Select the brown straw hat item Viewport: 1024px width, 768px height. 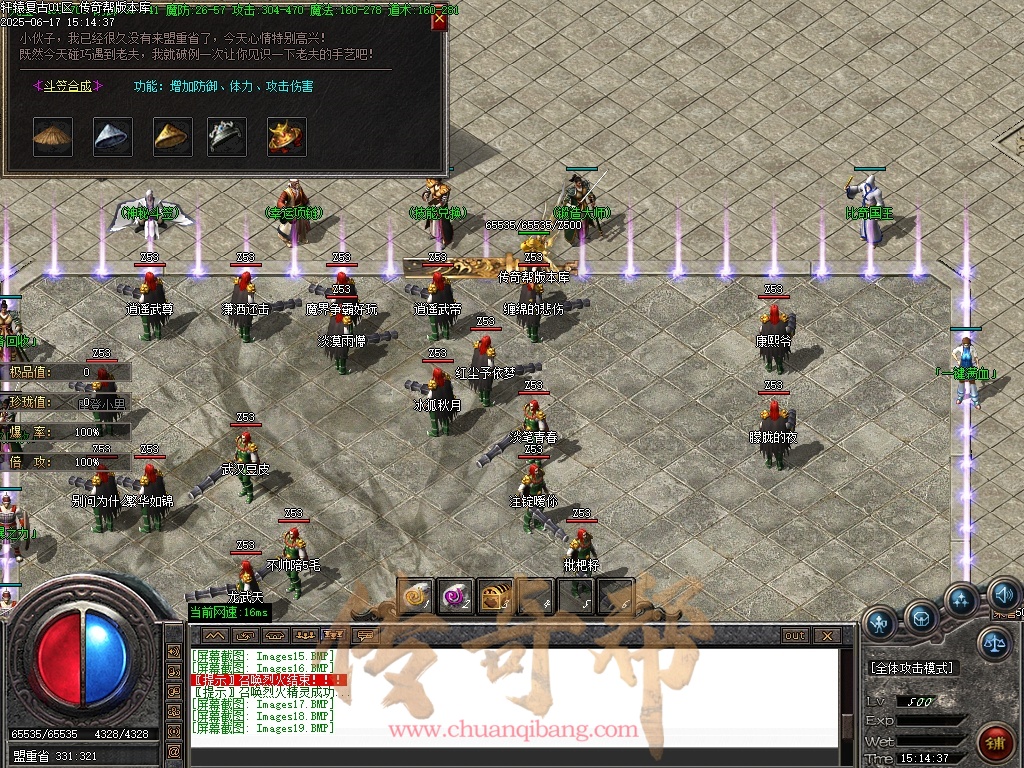tap(53, 137)
